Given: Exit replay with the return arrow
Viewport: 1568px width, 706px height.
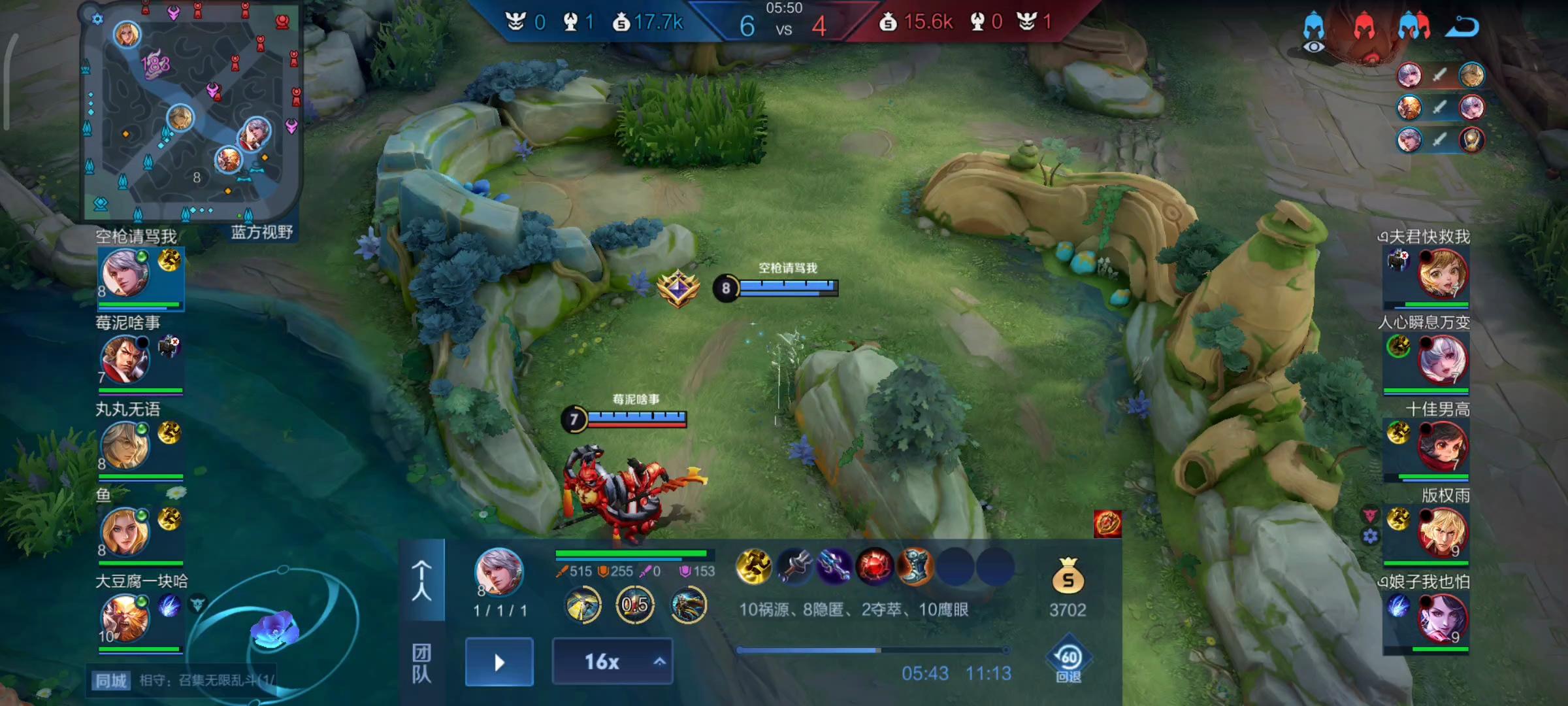Looking at the screenshot, I should [1462, 27].
